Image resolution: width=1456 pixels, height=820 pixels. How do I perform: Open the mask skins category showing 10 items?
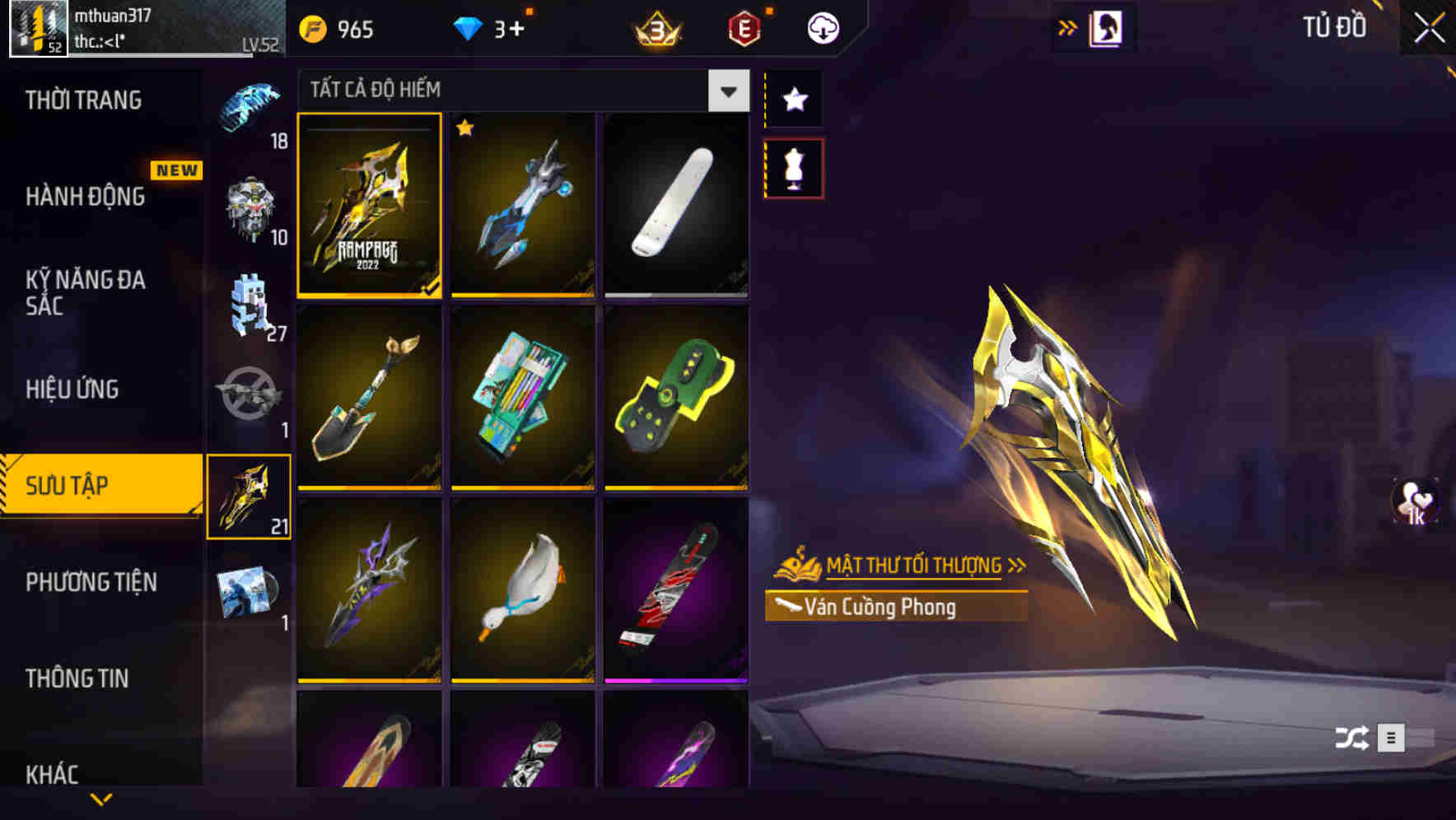coord(251,206)
